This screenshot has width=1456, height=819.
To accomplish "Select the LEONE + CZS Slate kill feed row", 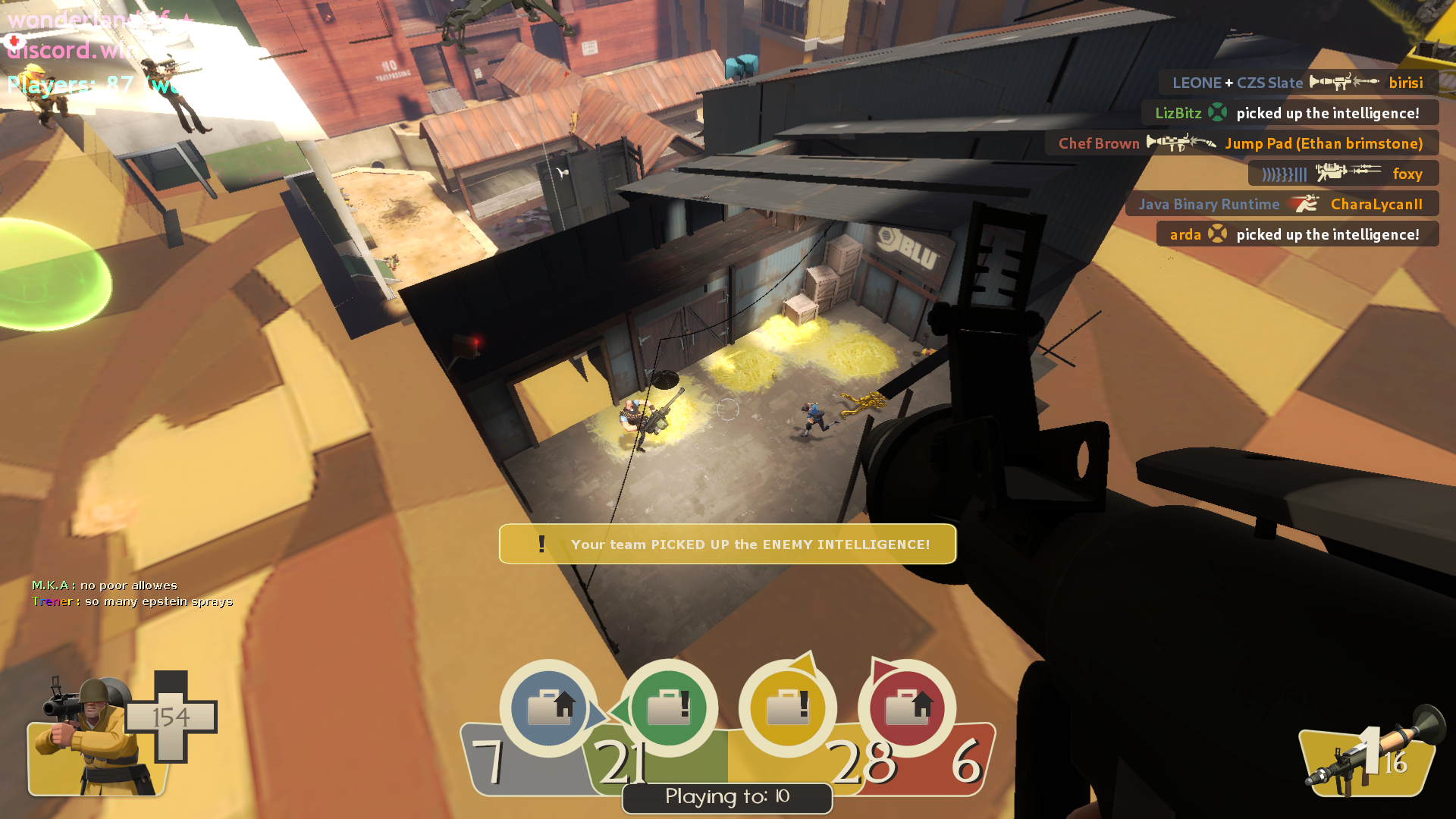I will [1298, 83].
